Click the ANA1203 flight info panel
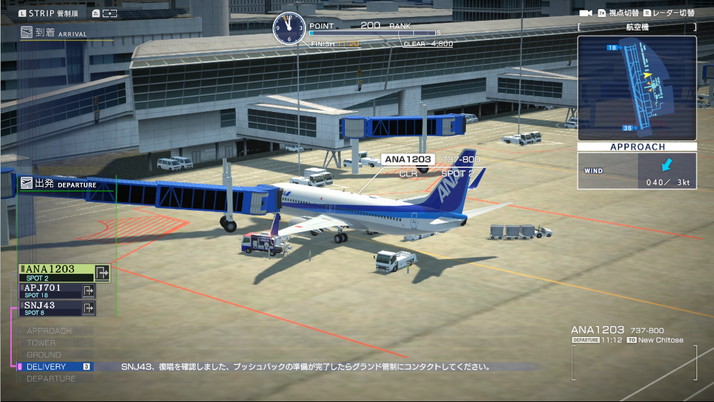714x402 pixels. tap(628, 334)
